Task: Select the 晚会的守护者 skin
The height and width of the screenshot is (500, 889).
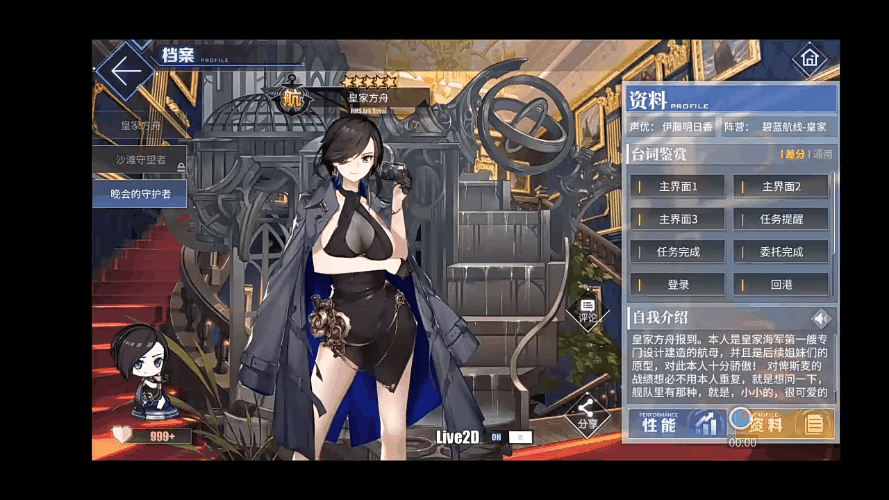Action: pos(140,193)
